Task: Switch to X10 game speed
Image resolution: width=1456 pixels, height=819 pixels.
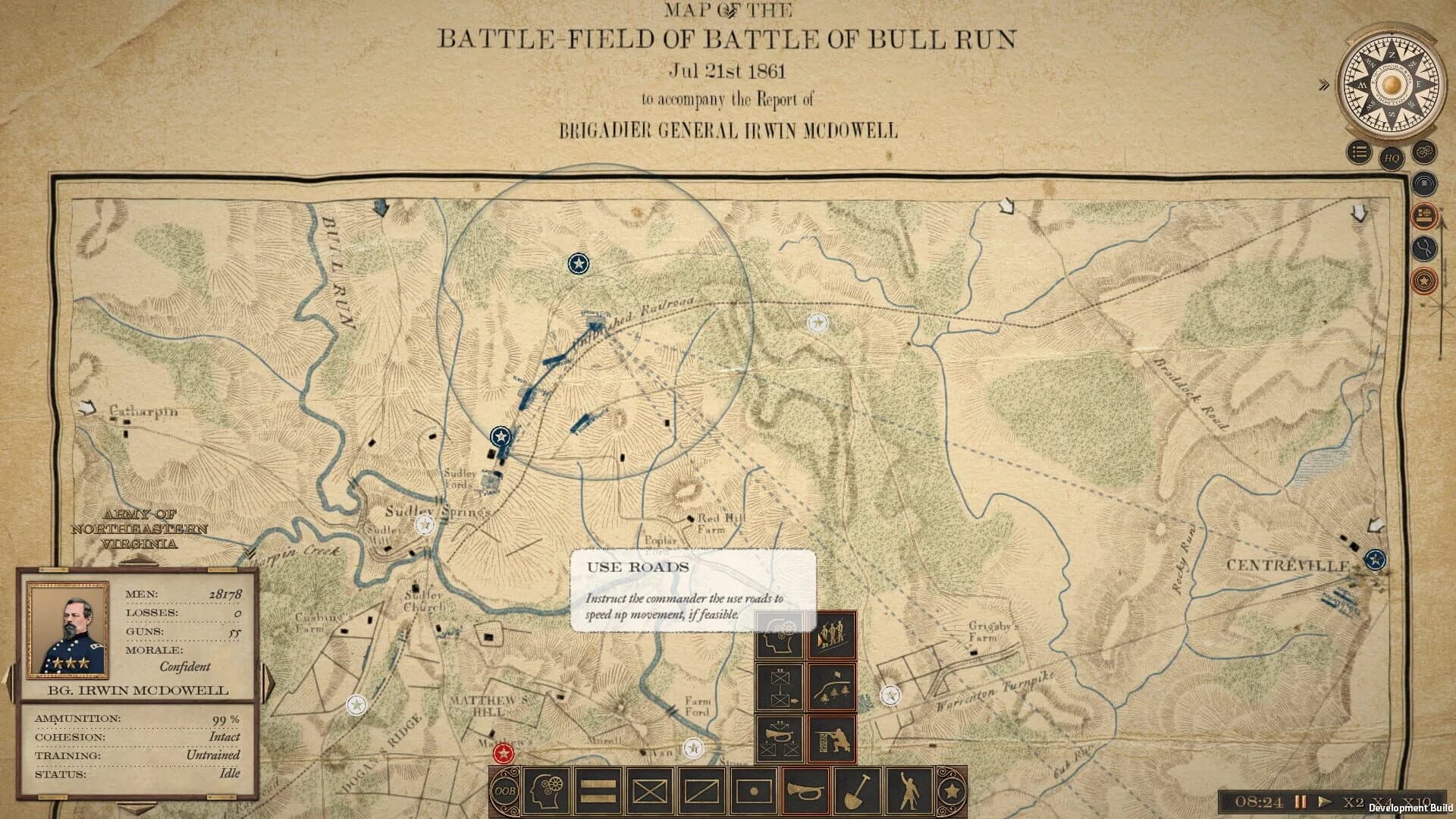Action: pyautogui.click(x=1416, y=802)
